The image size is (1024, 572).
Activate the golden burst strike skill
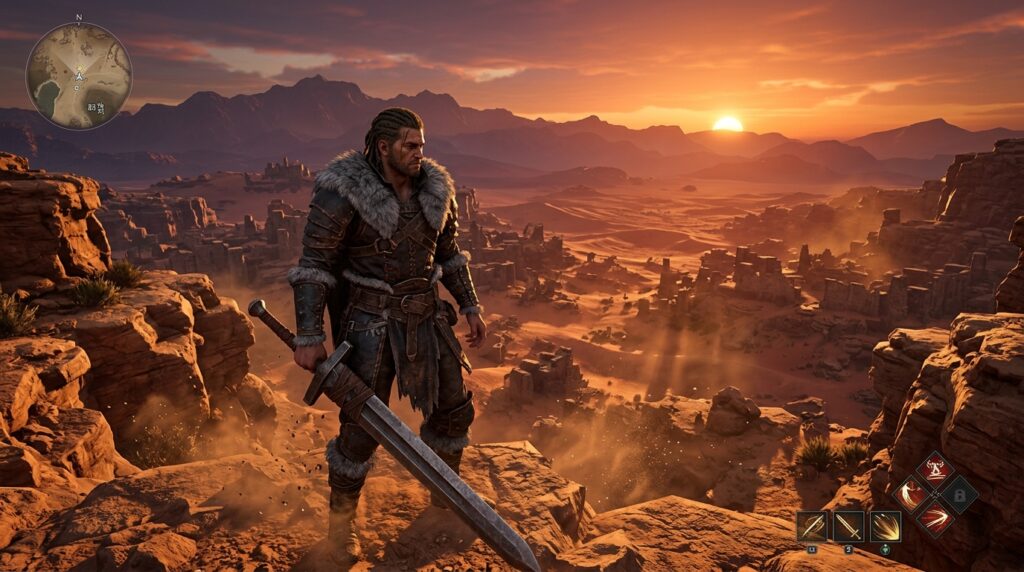coord(885,526)
